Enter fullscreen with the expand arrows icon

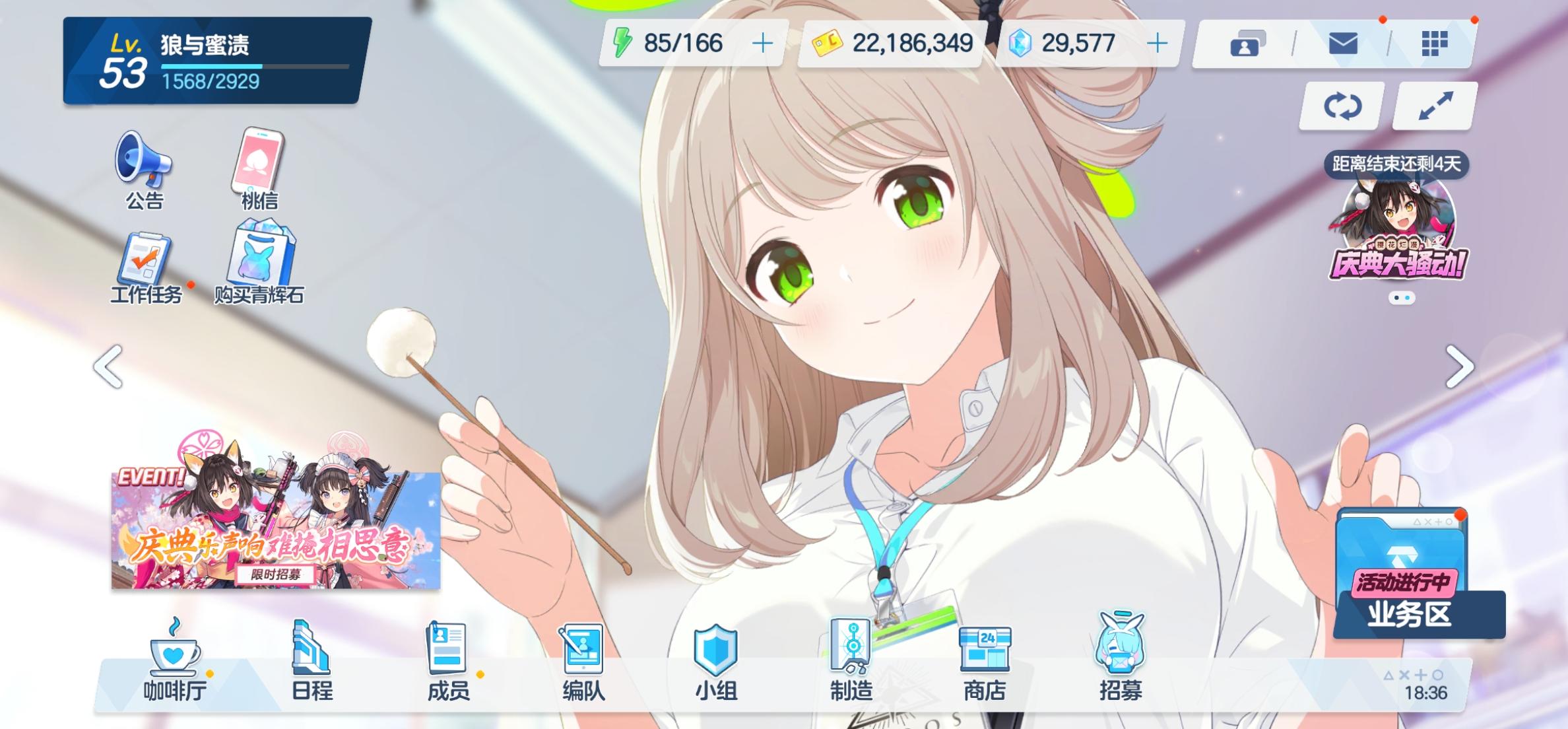point(1435,106)
